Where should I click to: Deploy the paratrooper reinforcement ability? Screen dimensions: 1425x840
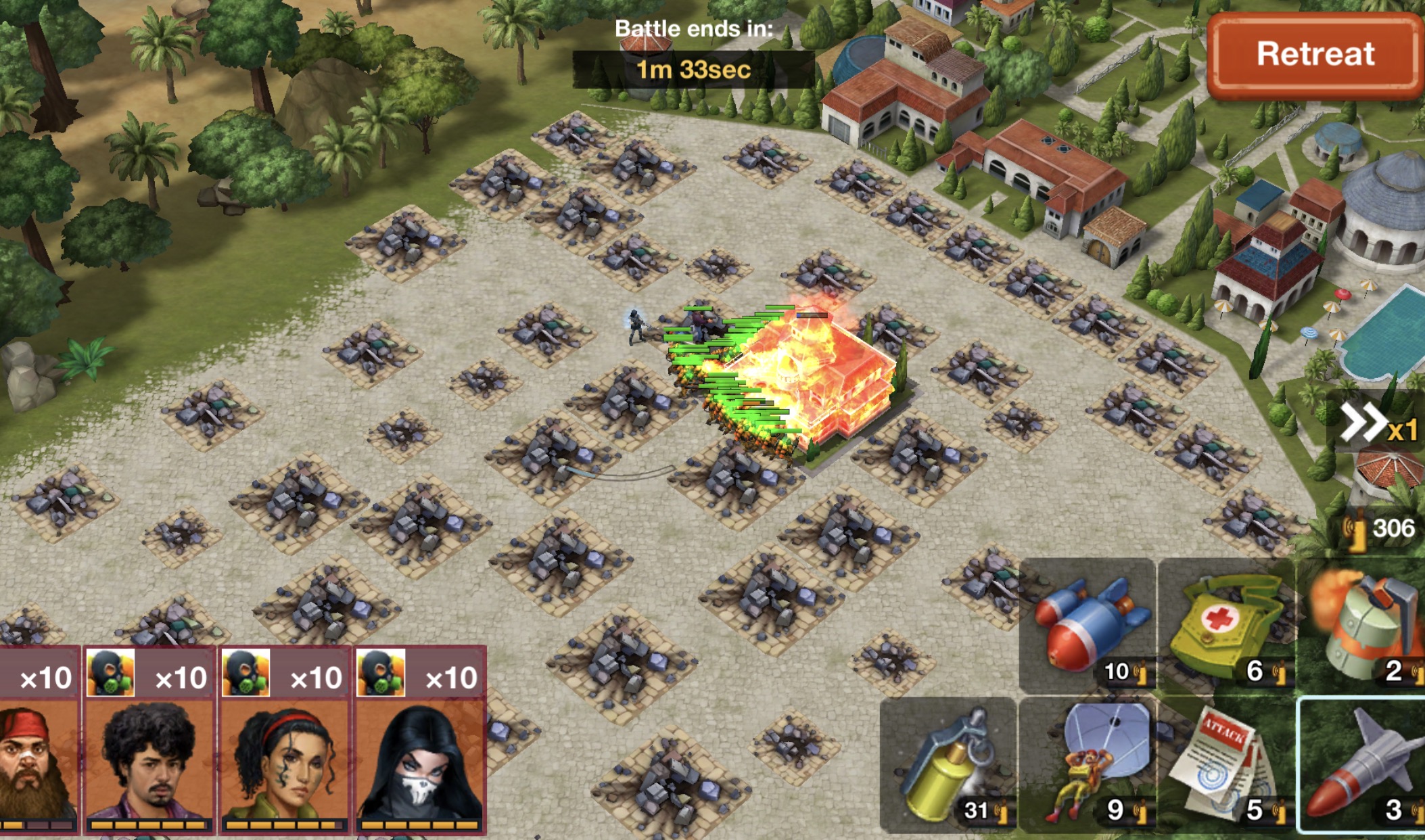(1088, 766)
